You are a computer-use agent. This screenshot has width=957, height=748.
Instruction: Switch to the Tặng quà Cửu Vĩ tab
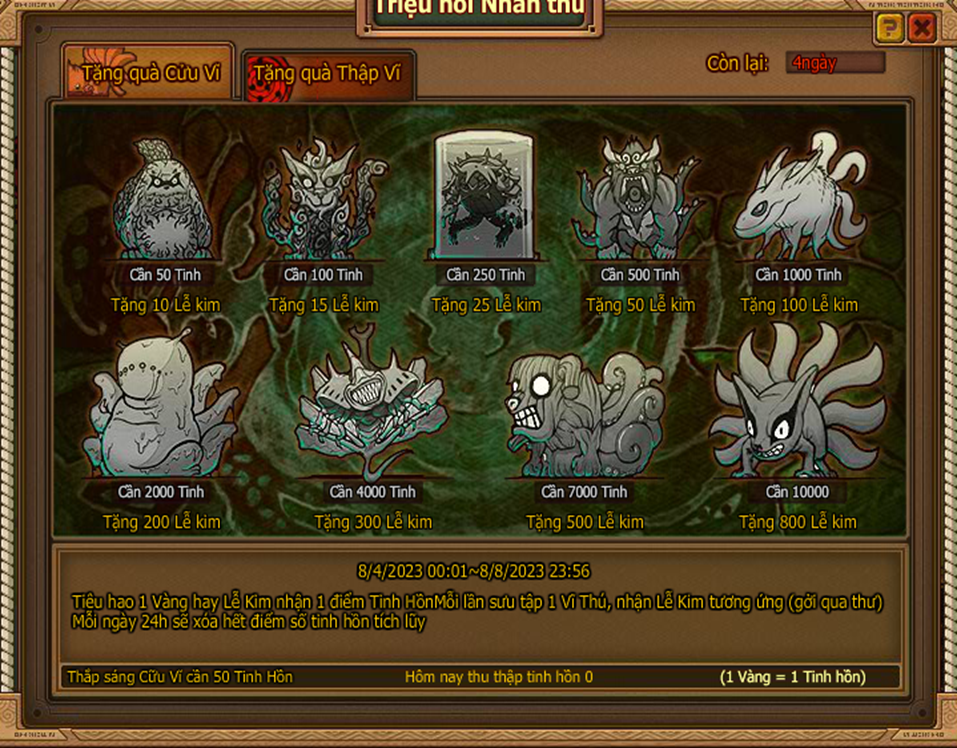point(150,73)
